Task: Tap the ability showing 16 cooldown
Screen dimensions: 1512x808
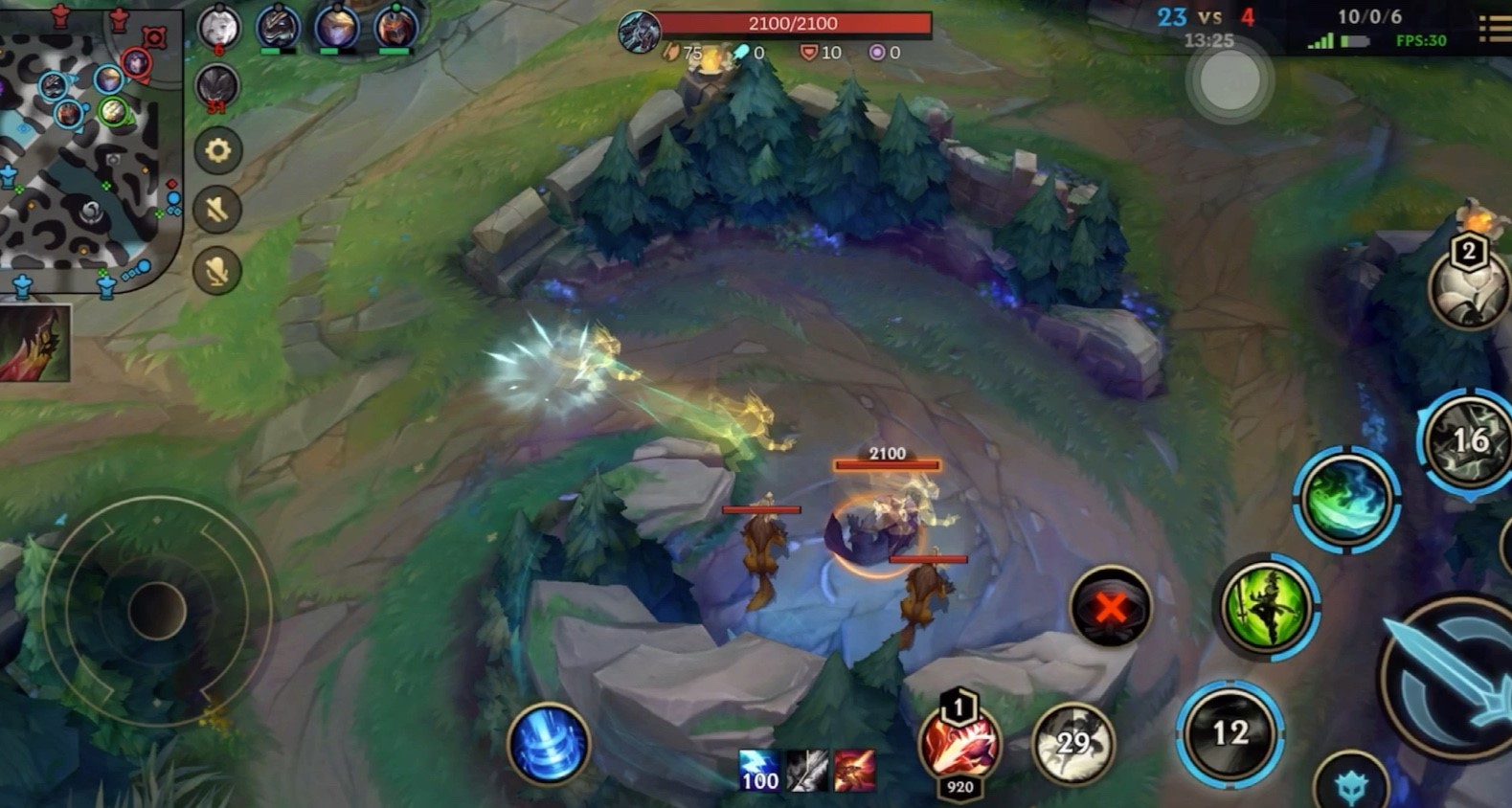Action: (x=1469, y=441)
